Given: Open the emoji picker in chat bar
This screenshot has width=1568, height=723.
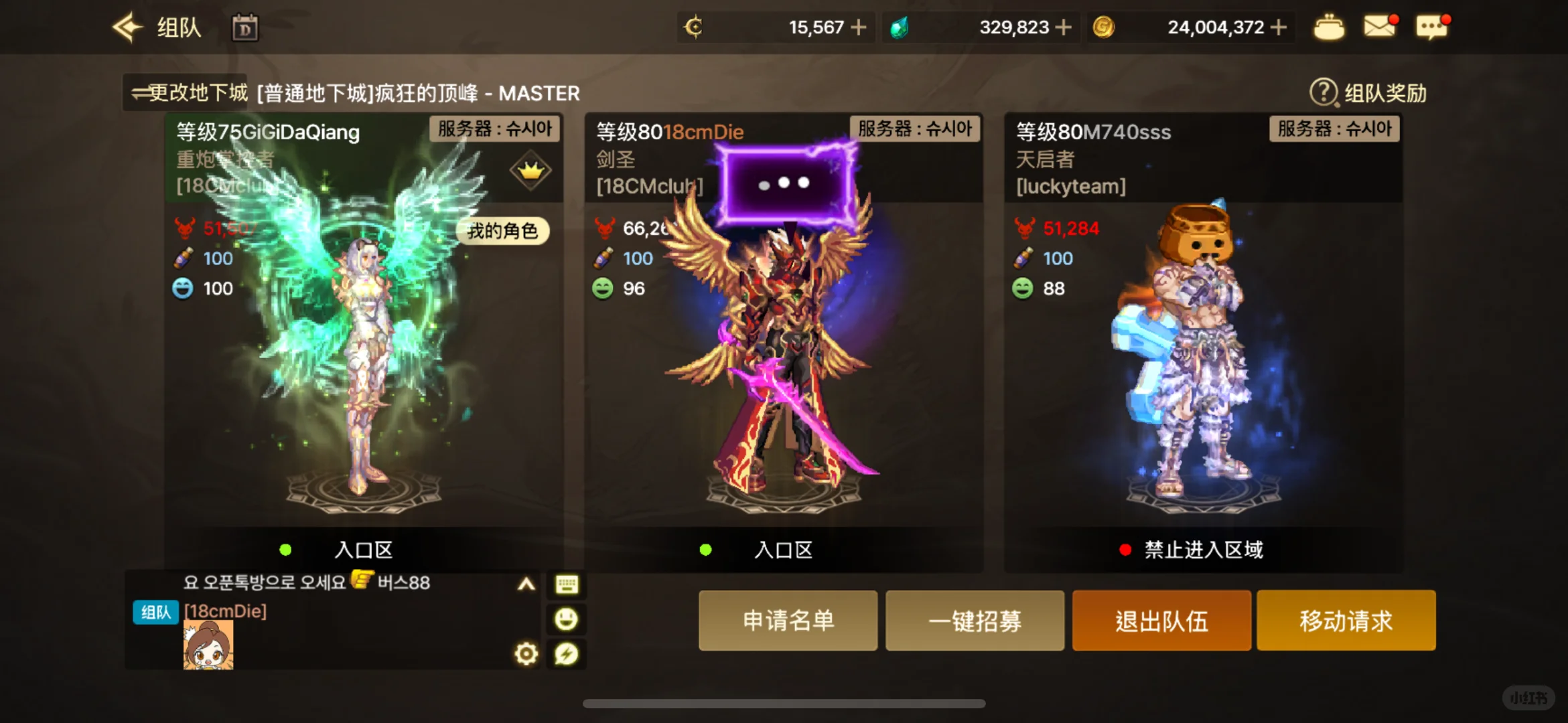Looking at the screenshot, I should click(566, 619).
